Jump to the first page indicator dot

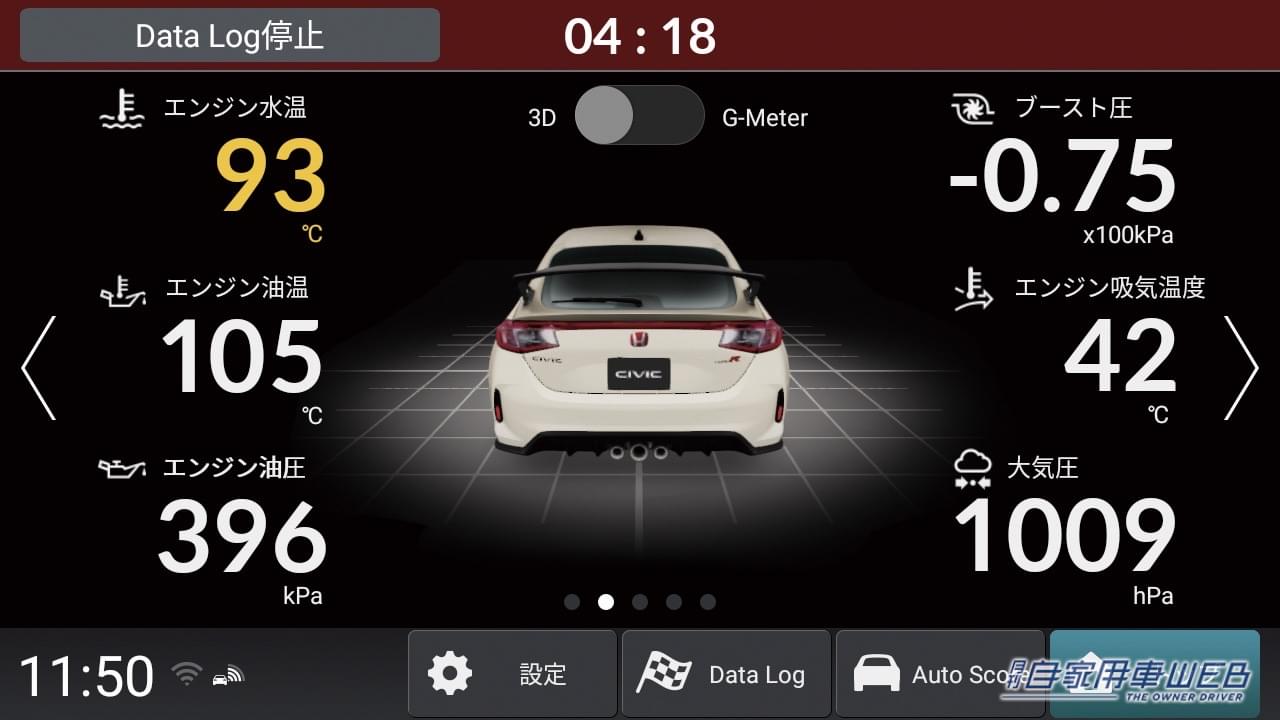pos(571,601)
